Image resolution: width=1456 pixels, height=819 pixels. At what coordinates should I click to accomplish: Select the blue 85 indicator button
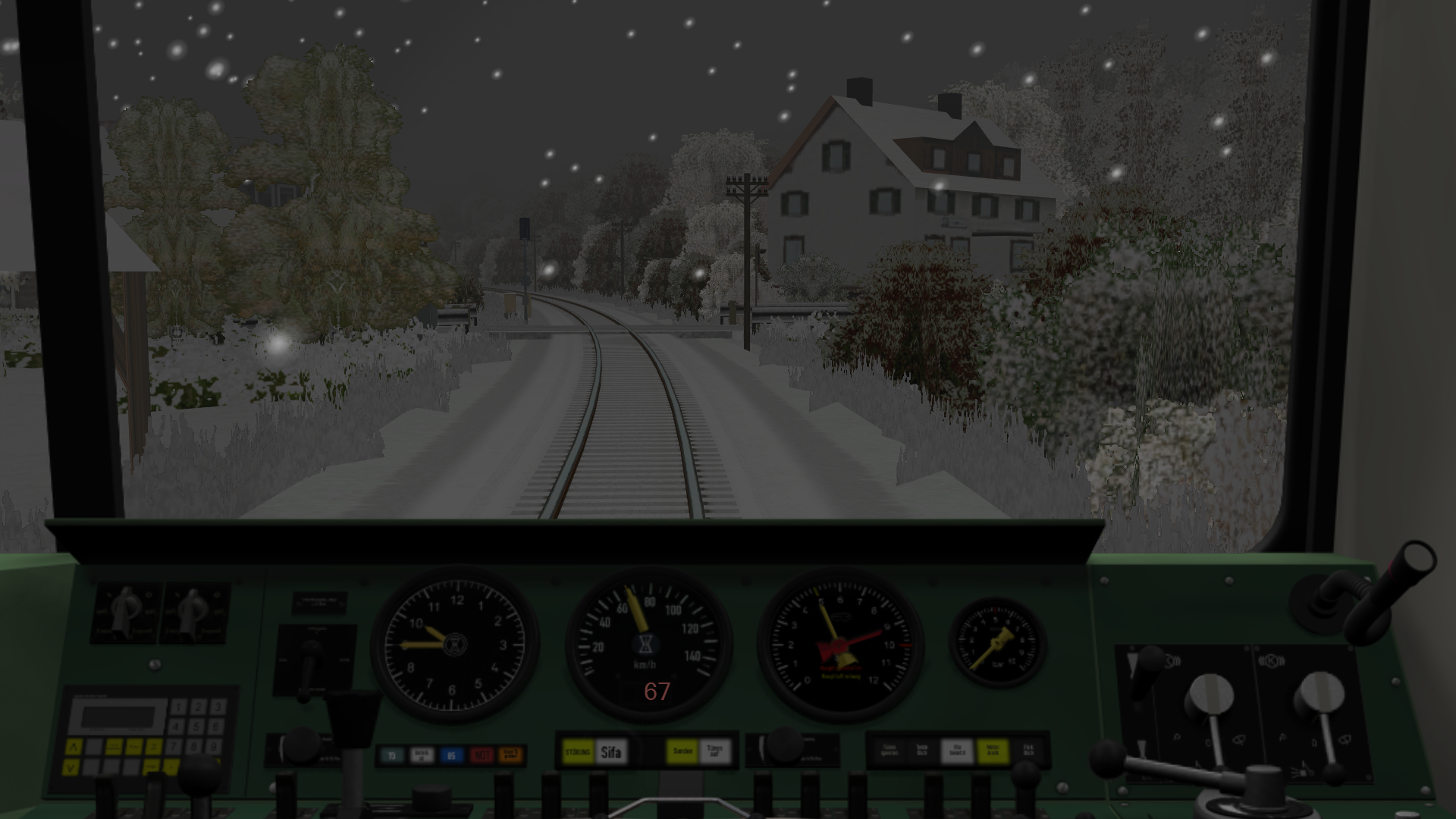tap(452, 755)
